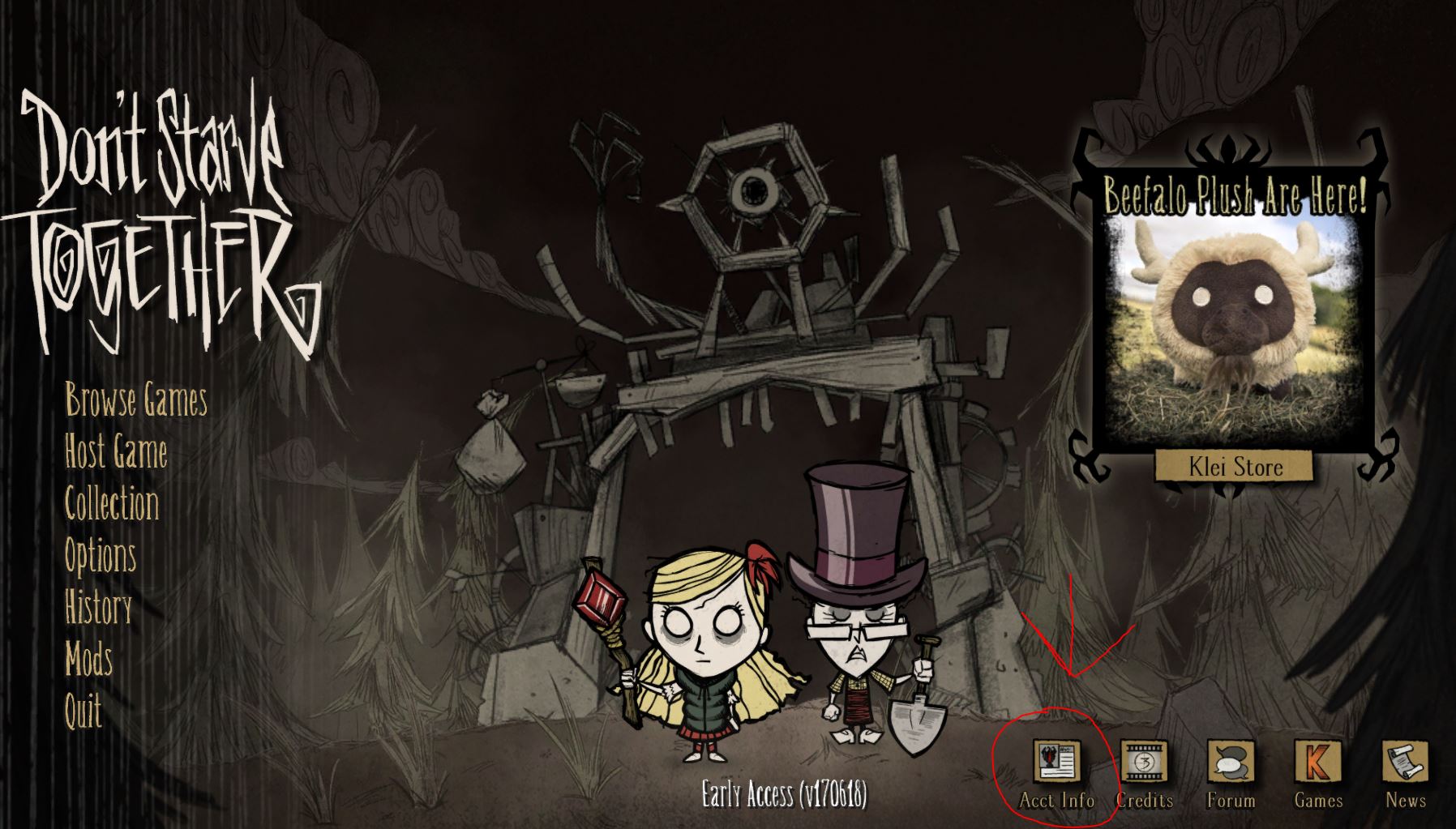Click the eye emblem atop the gateway structure
This screenshot has height=829, width=1456.
(x=754, y=192)
